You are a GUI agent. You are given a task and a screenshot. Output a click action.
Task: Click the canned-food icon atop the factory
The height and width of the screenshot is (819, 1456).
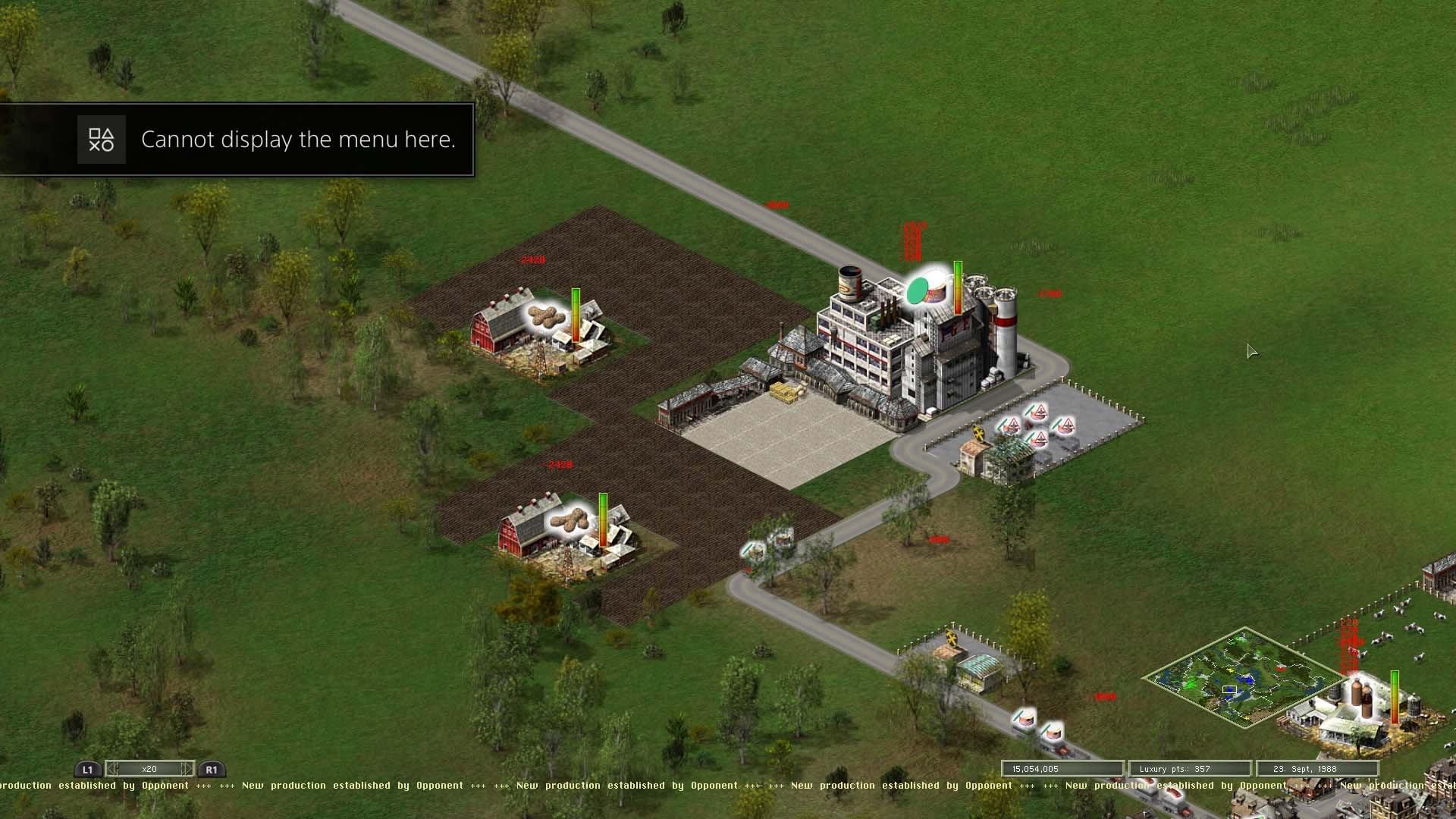[849, 284]
